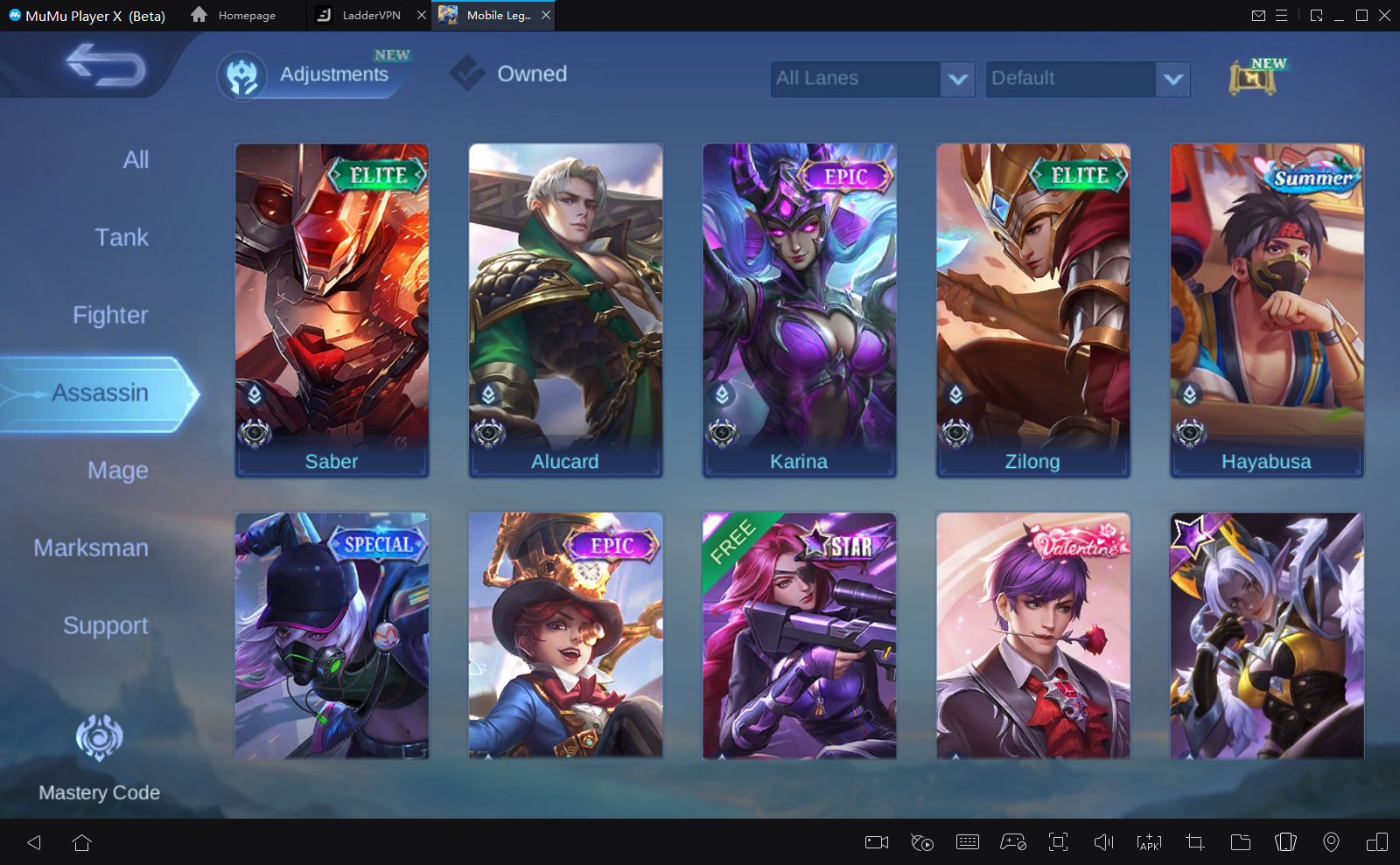Toggle the Owned heroes filter
Viewport: 1400px width, 865px height.
510,74
